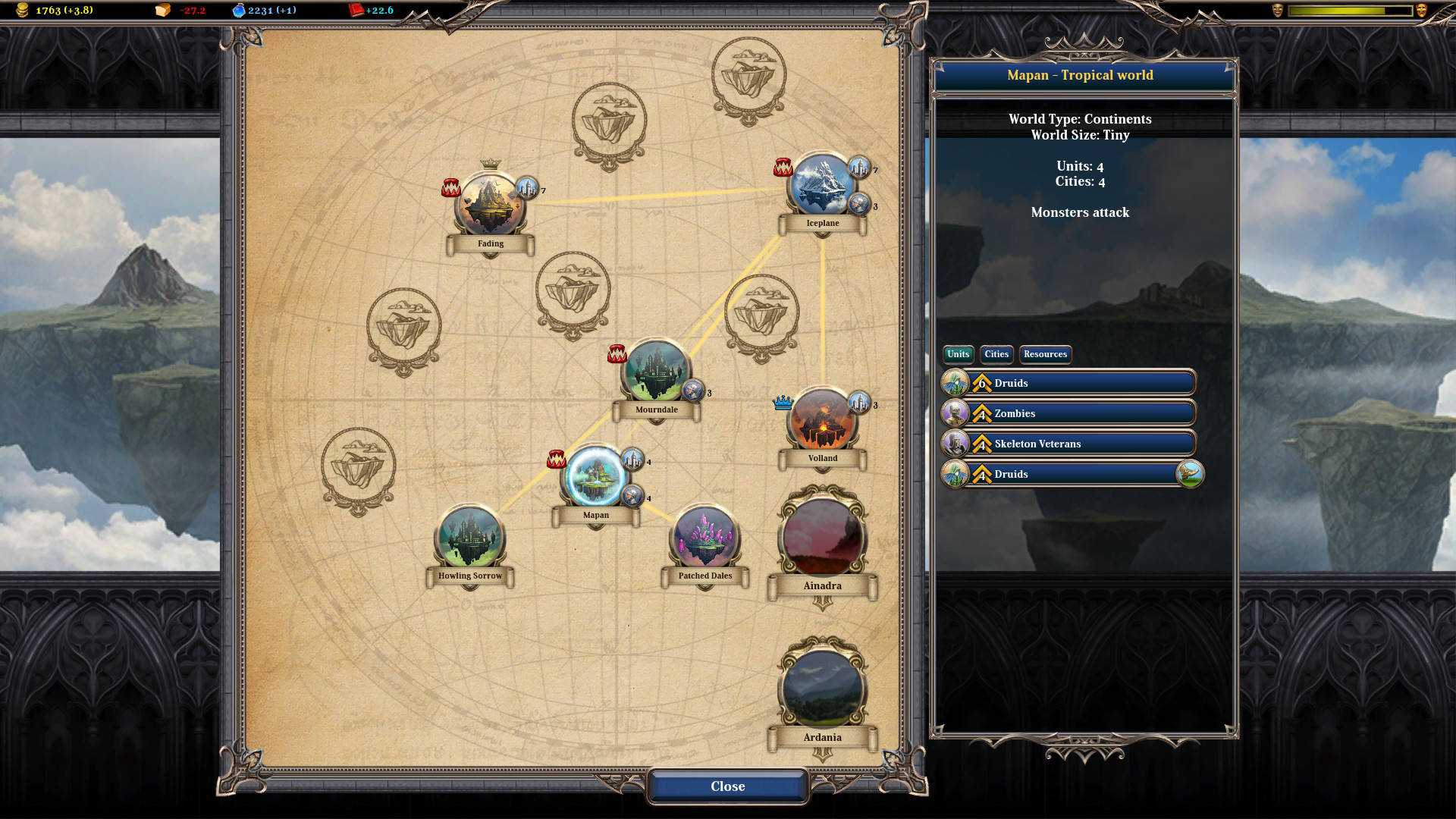Switch to the Cities tab
This screenshot has height=819, width=1456.
996,354
